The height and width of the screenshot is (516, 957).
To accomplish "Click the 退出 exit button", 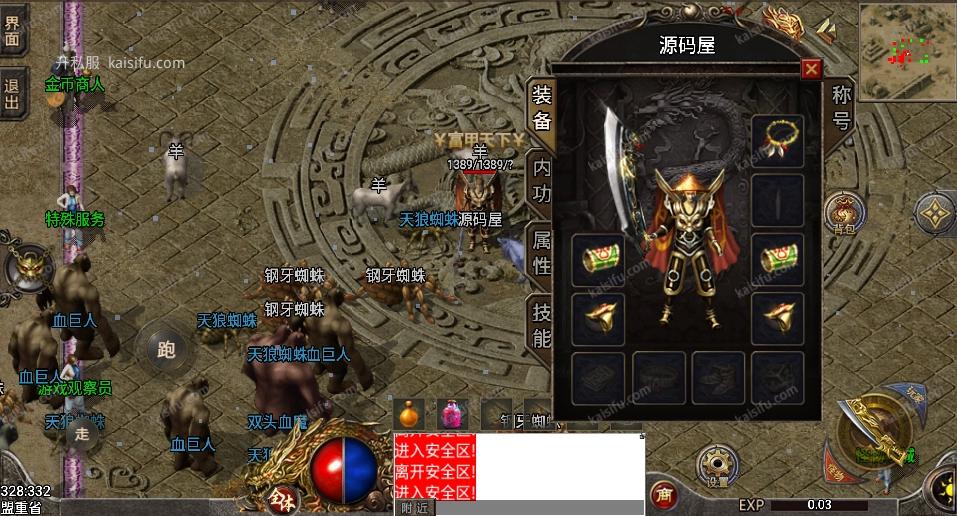I will [12, 92].
